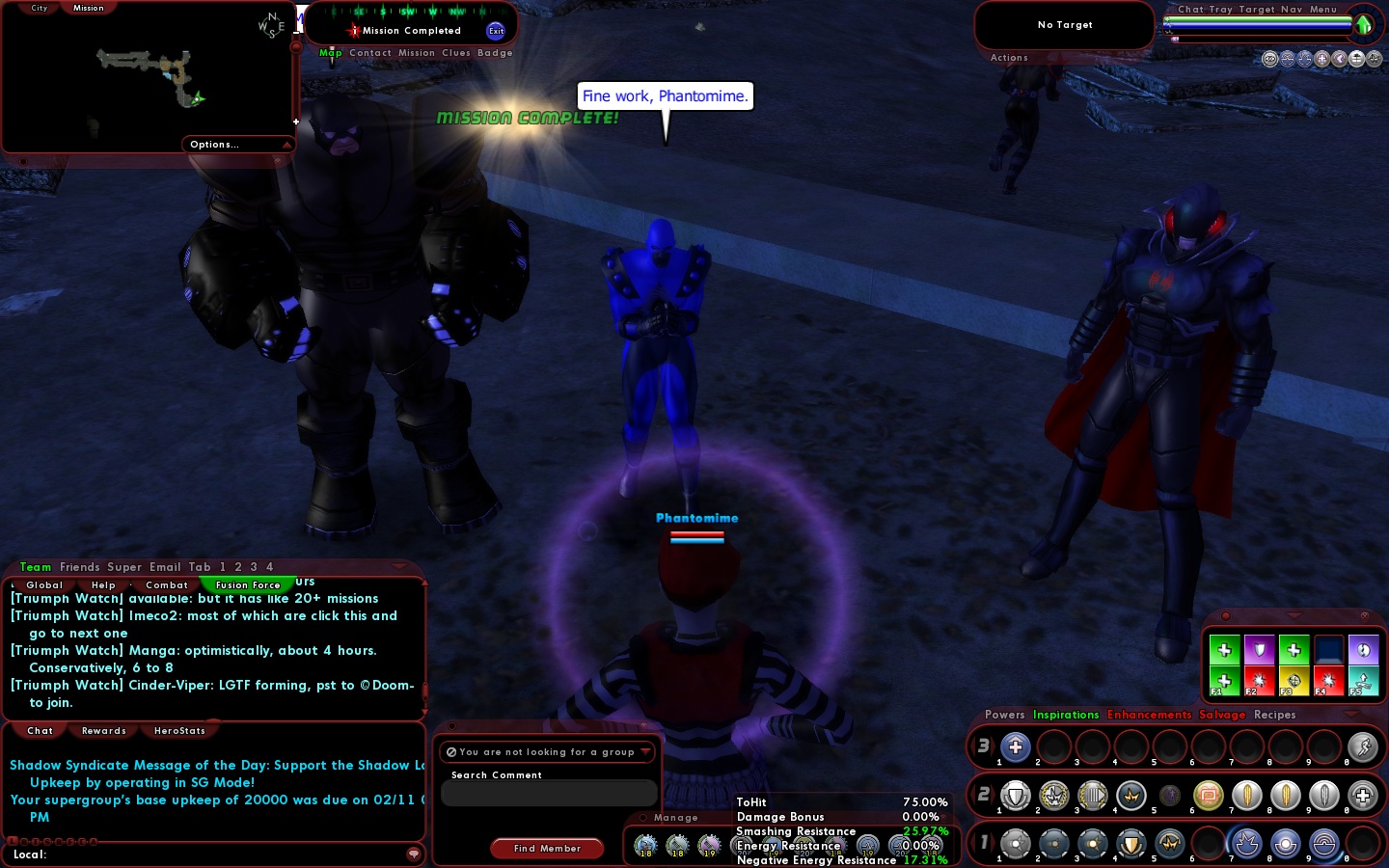Switch minimap to the City tab
This screenshot has height=868, width=1389.
click(x=40, y=8)
